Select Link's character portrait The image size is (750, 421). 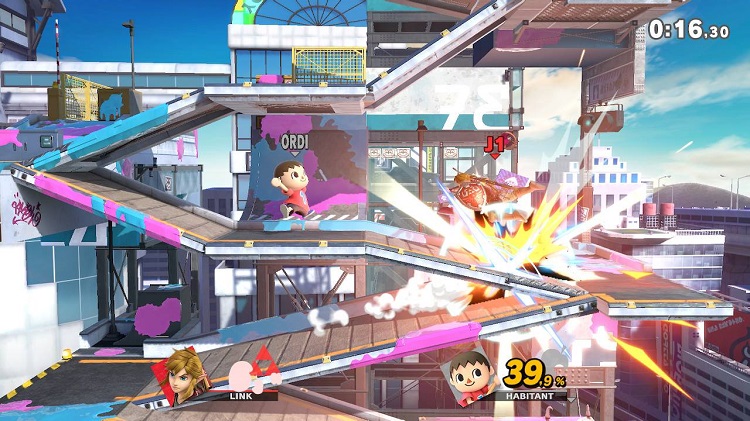click(x=182, y=372)
